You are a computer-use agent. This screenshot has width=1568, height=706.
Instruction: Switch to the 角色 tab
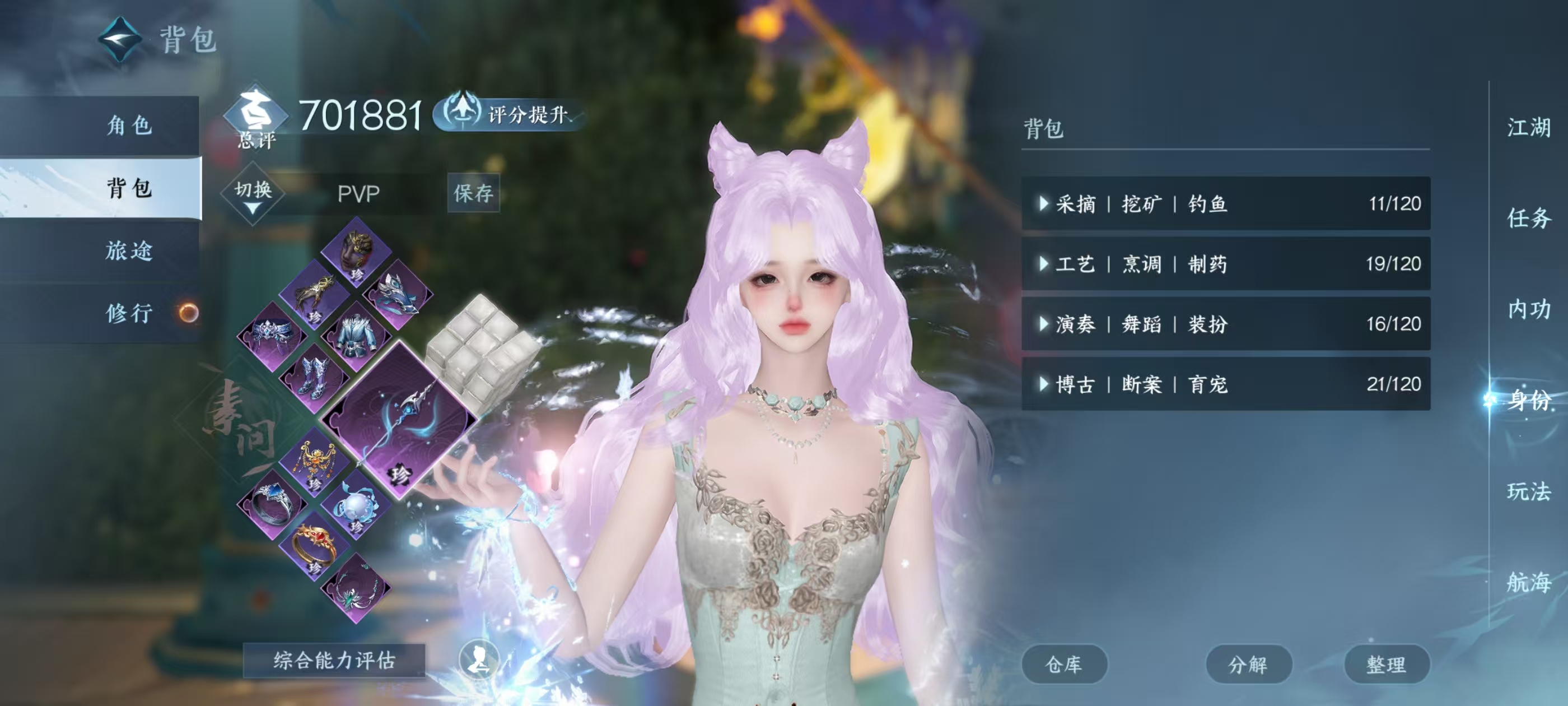pyautogui.click(x=131, y=125)
